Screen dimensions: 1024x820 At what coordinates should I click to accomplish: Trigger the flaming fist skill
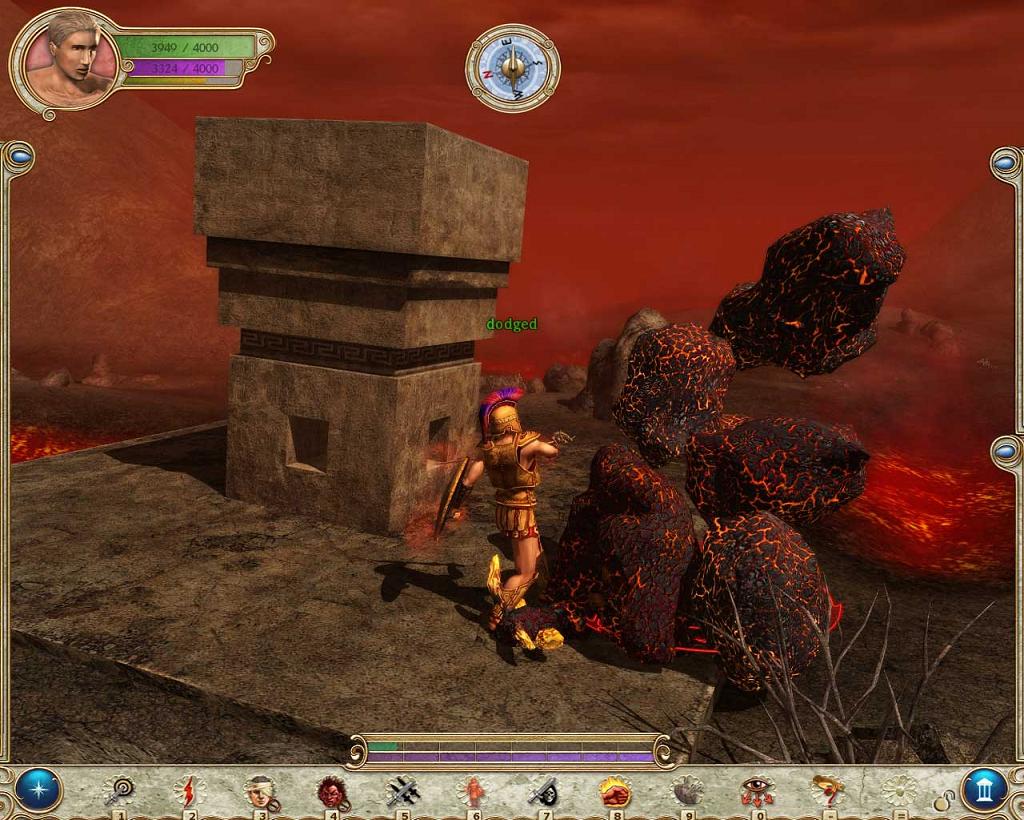[615, 791]
